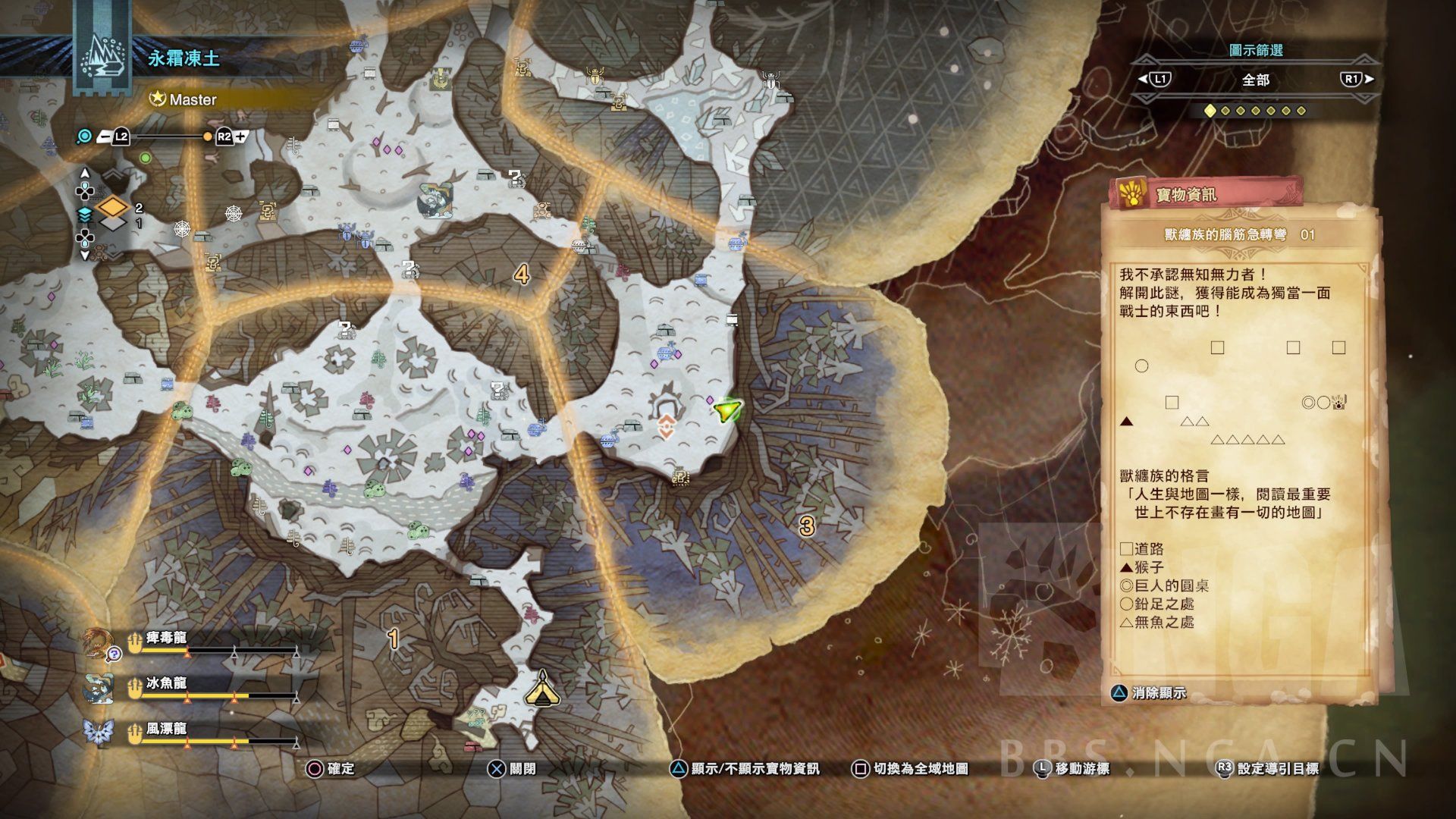The image size is (1456, 819).
Task: Select the area 4 number label
Action: [522, 274]
